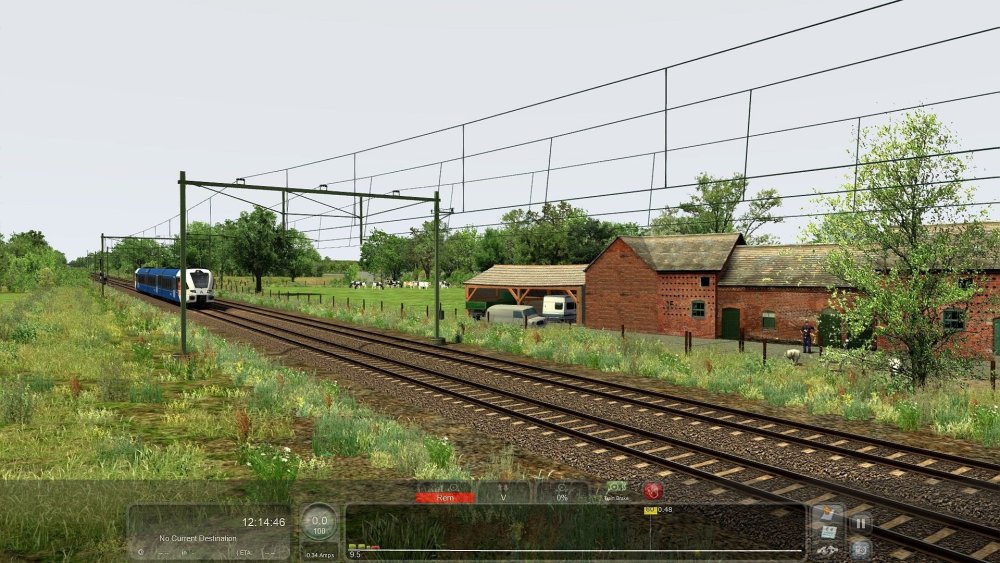Click the coupling icon below the document icon
Image resolution: width=1000 pixels, height=563 pixels.
point(826,549)
